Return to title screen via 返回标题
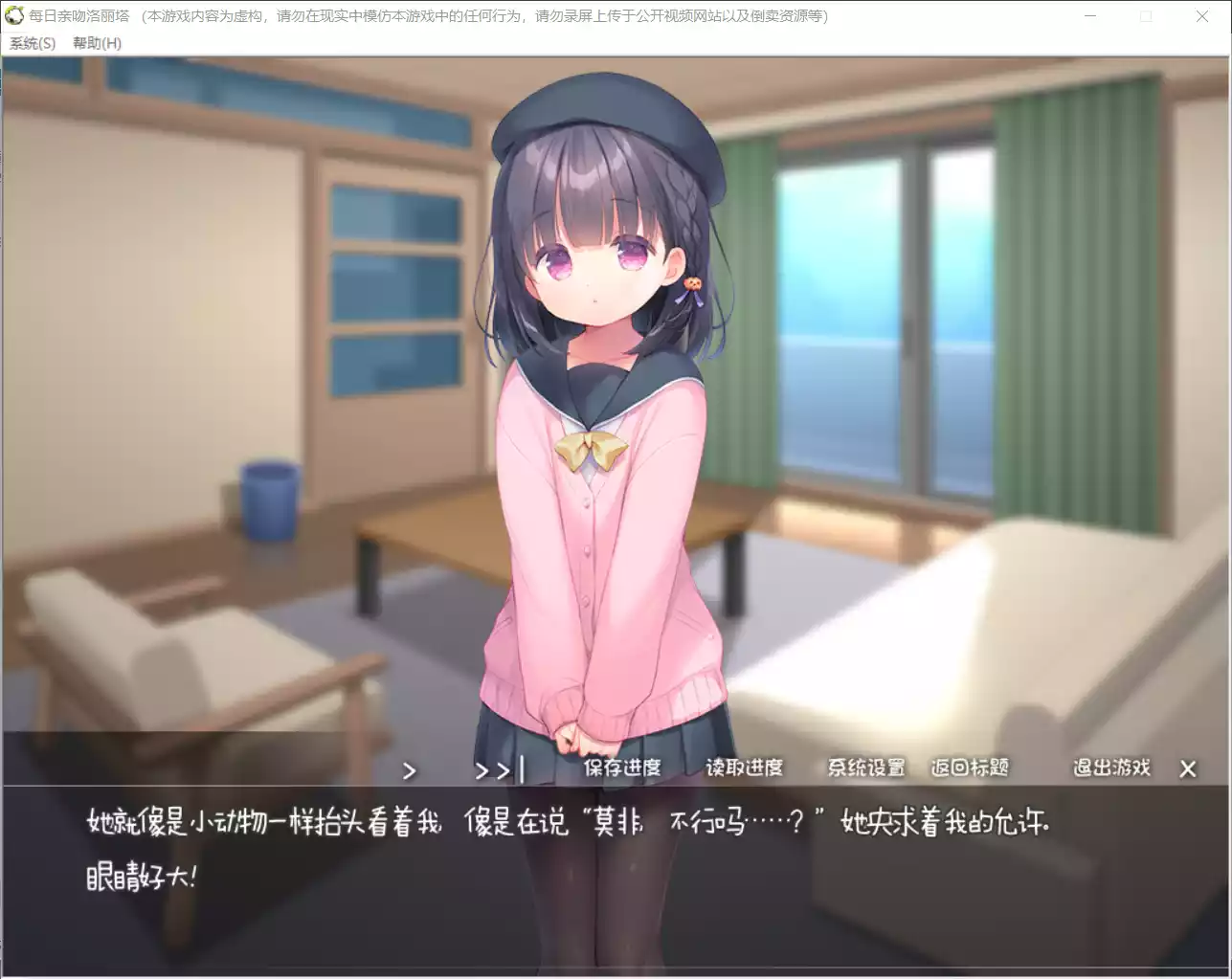 [x=969, y=768]
